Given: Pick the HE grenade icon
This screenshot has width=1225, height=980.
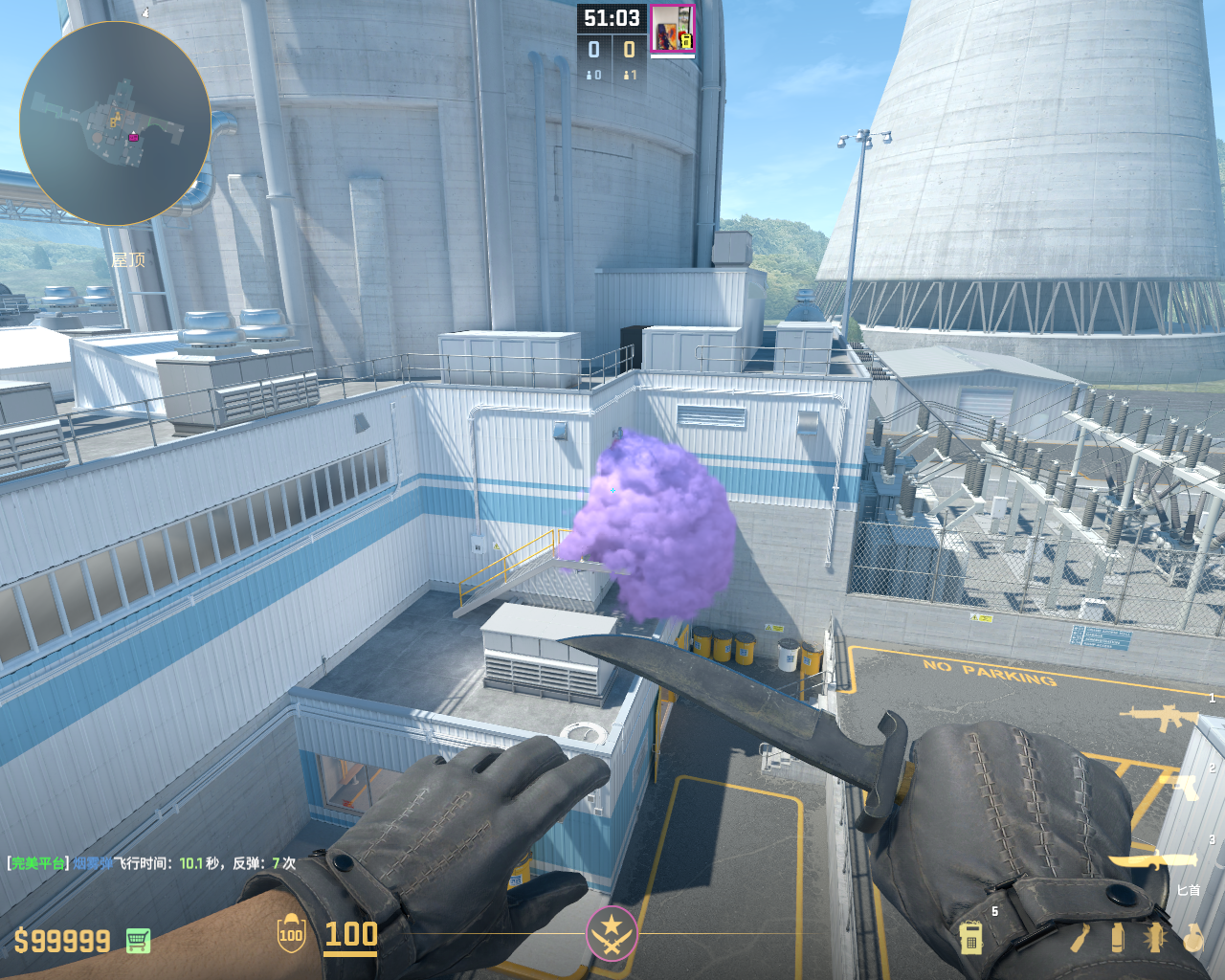Looking at the screenshot, I should click(1192, 938).
